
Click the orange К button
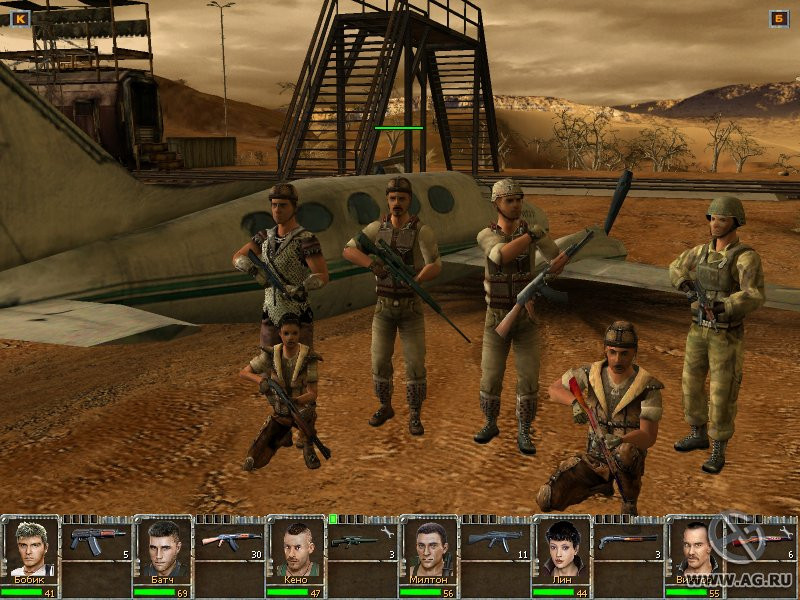pos(20,18)
